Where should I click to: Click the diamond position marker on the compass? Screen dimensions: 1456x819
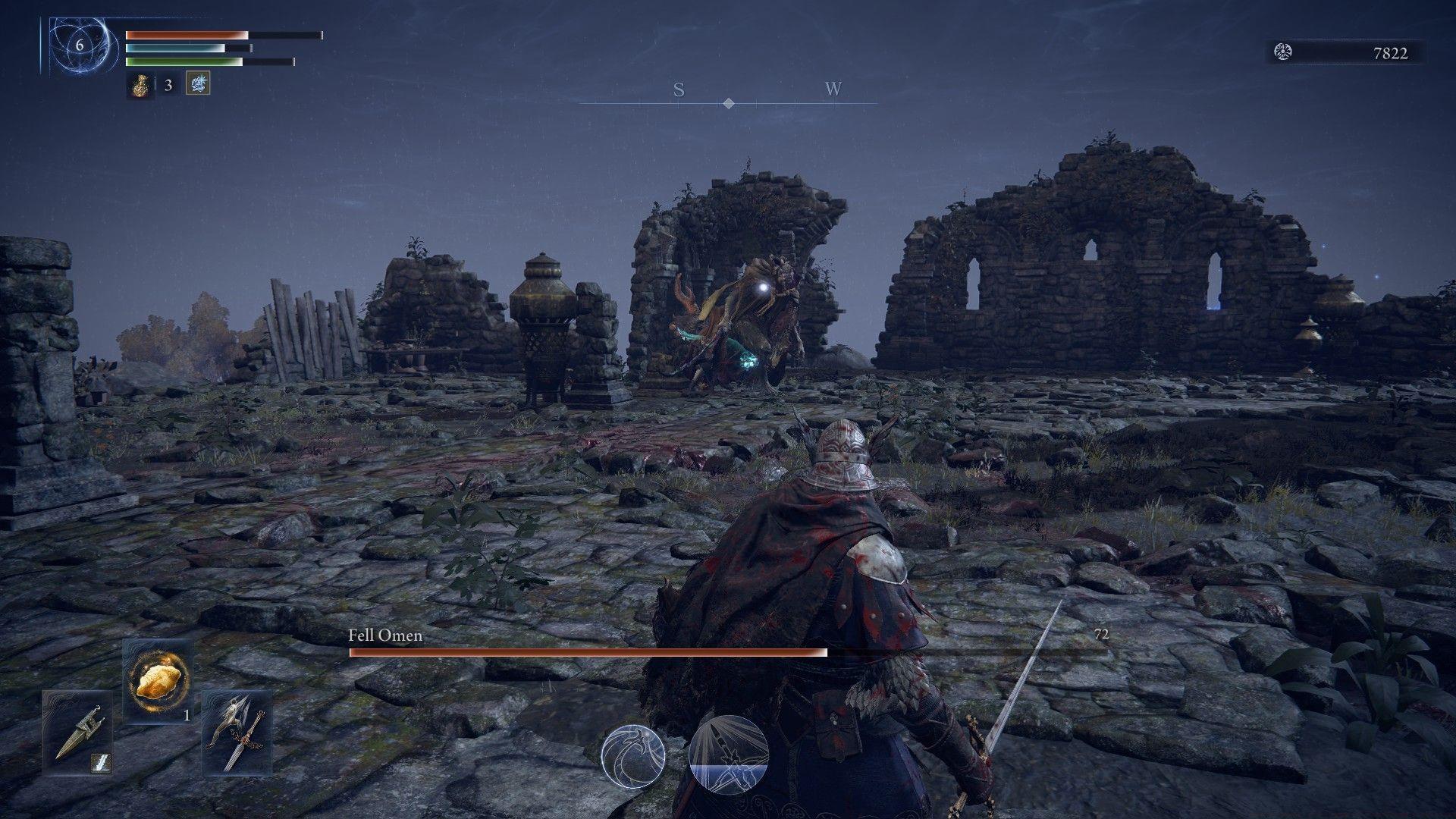729,103
